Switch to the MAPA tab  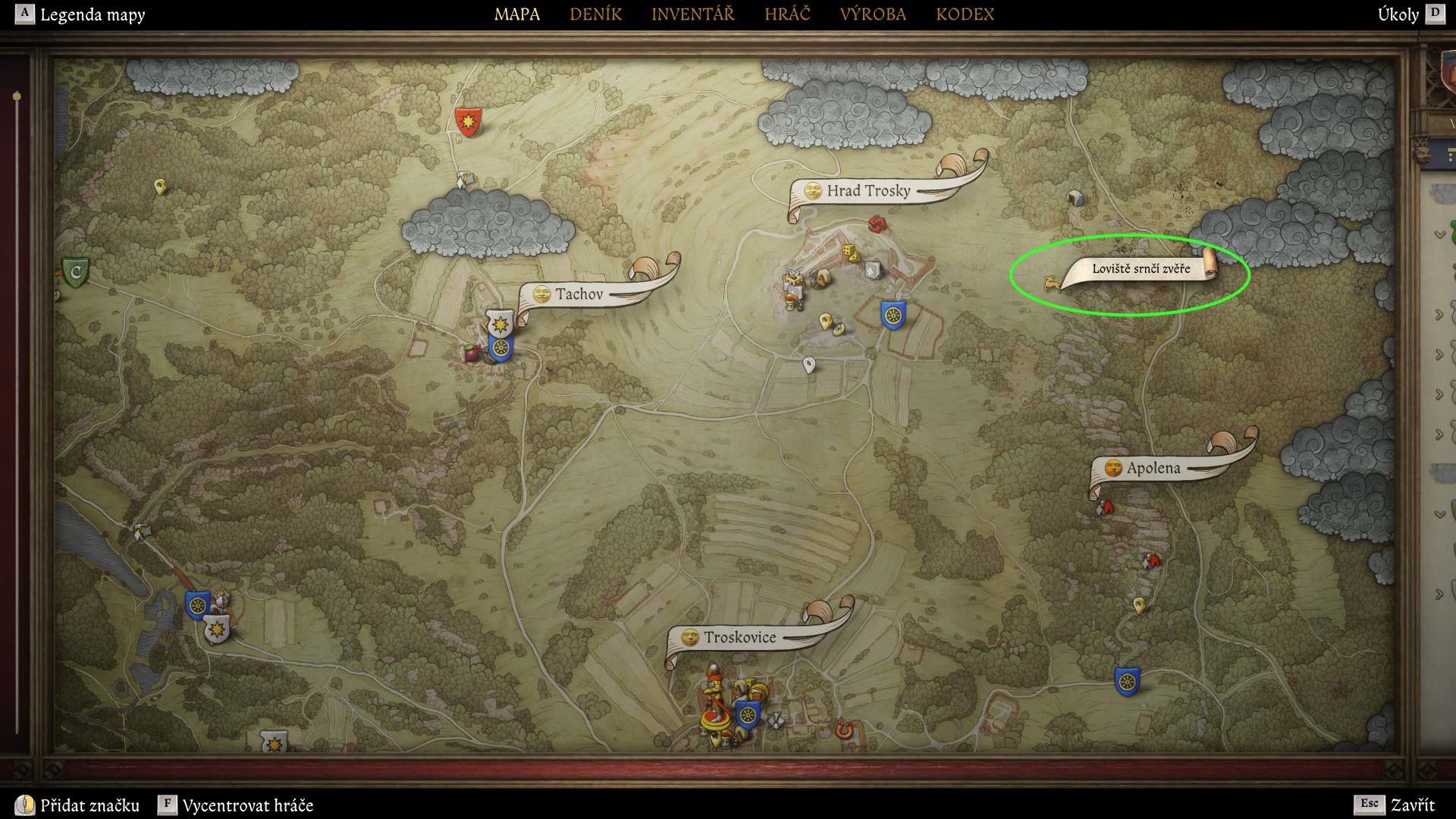(x=517, y=14)
